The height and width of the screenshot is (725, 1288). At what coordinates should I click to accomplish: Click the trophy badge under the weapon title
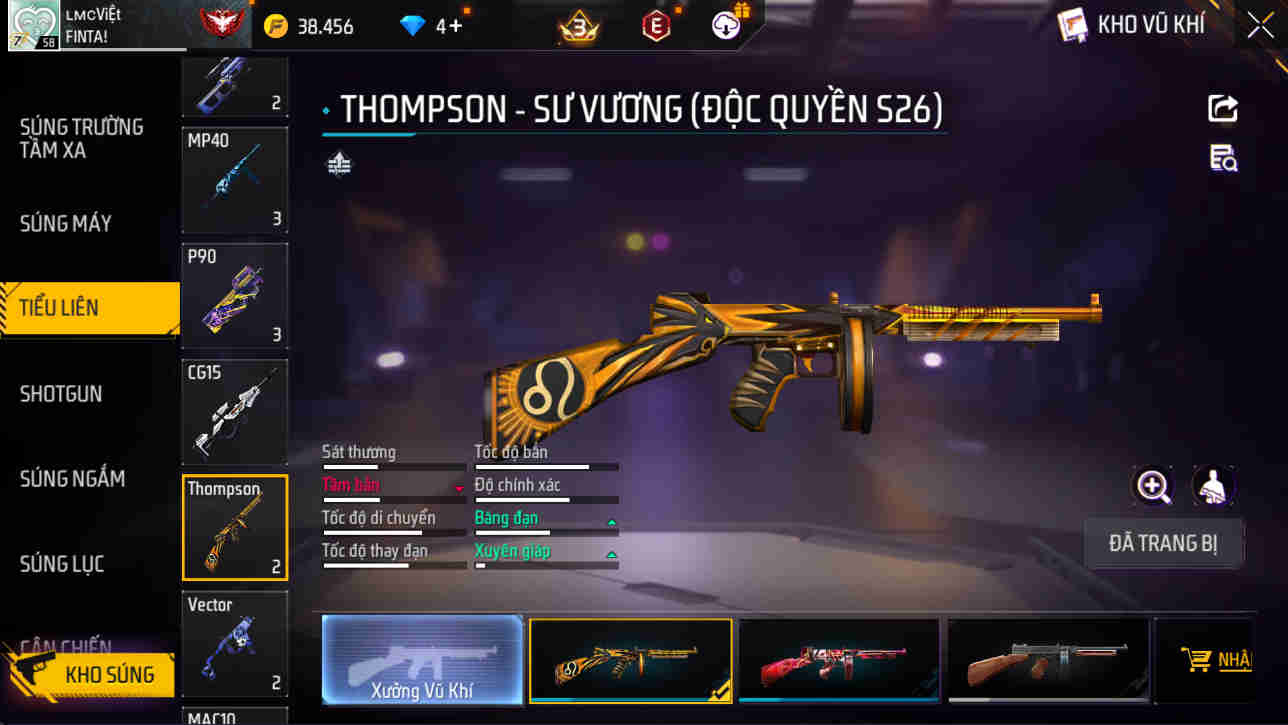tap(337, 162)
